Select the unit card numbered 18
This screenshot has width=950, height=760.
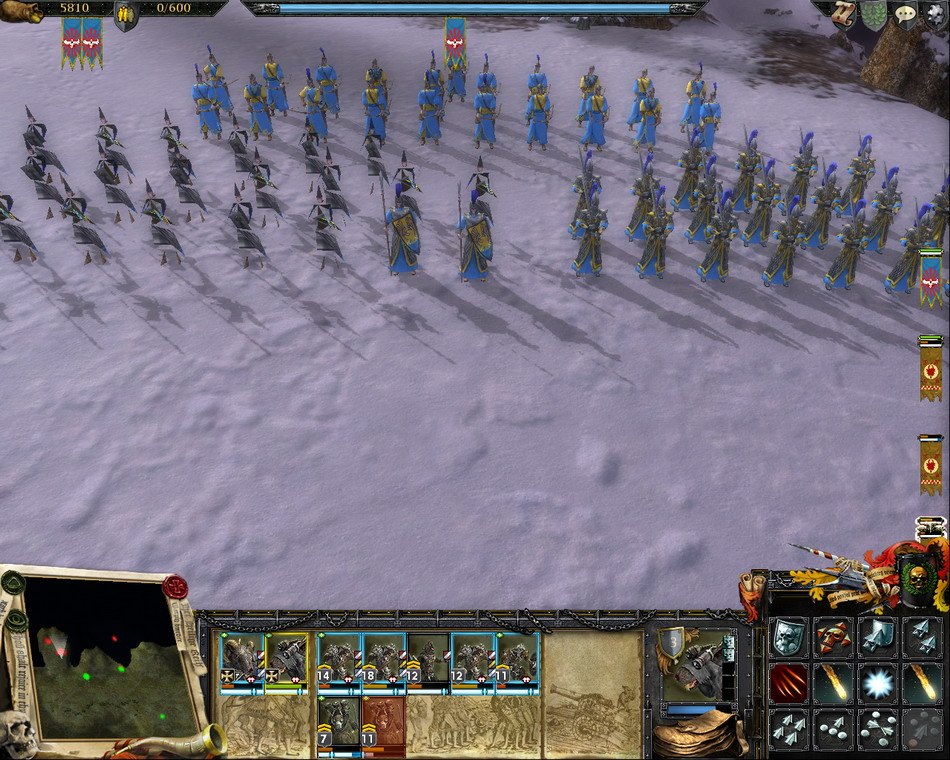[384, 661]
